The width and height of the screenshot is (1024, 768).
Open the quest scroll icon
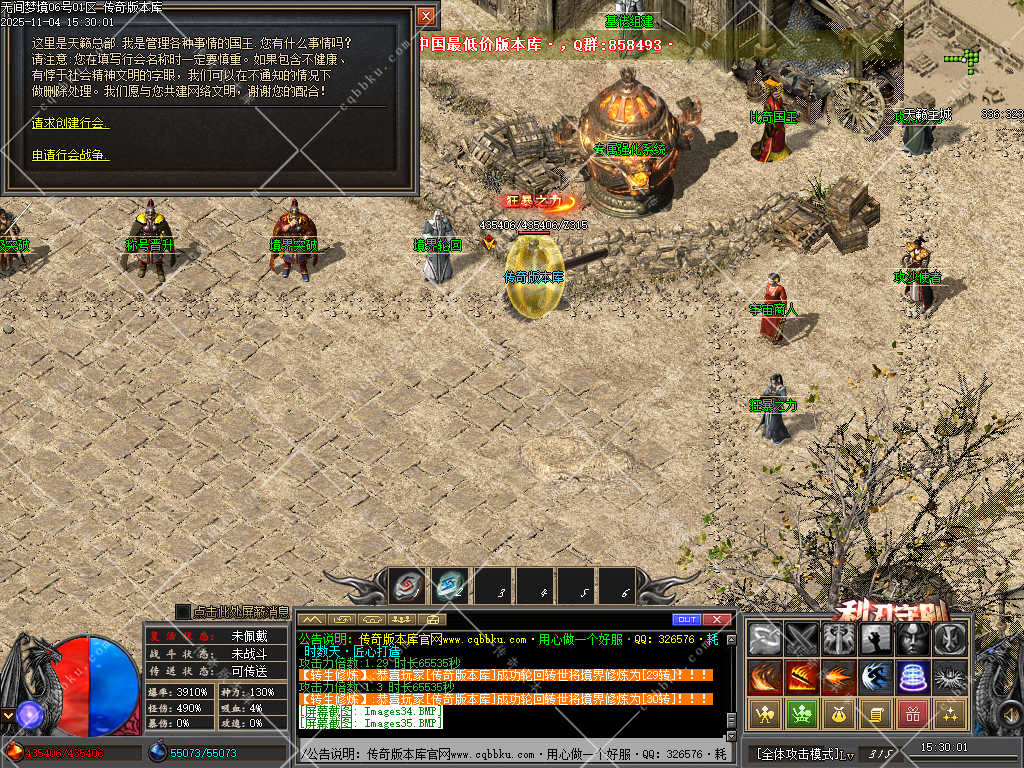875,714
